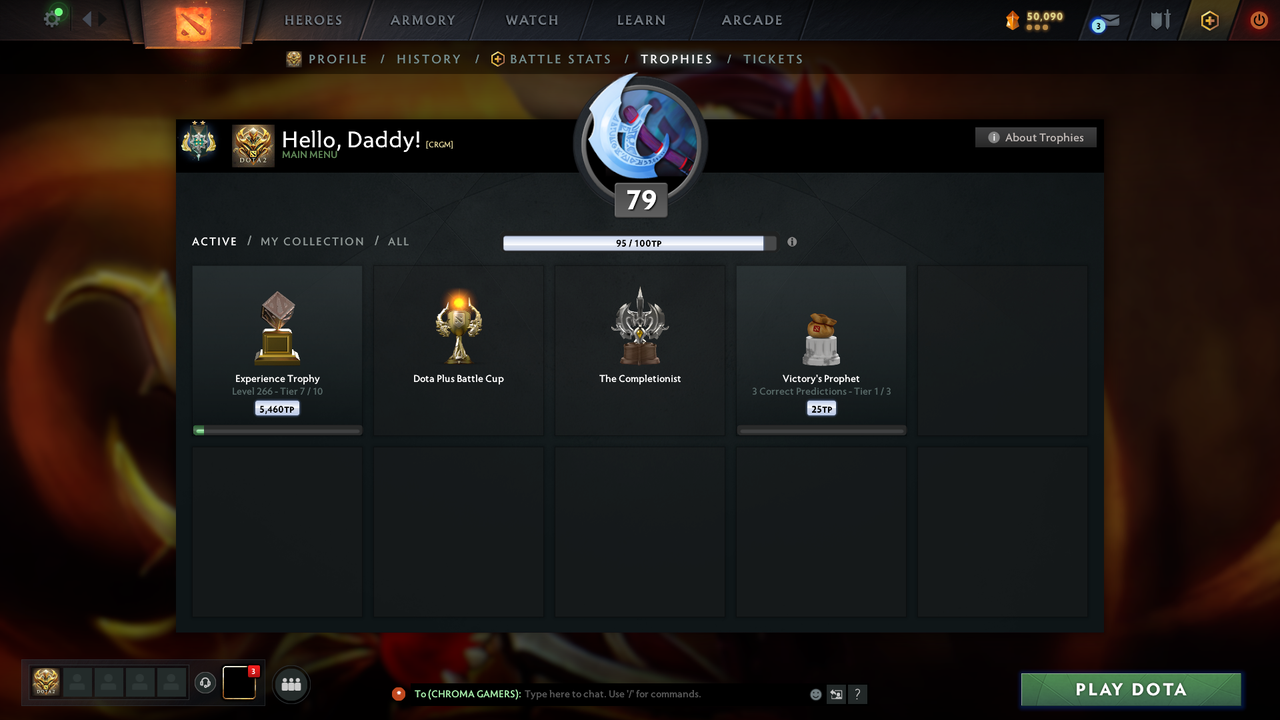Click the shield and sword Armory icon
The width and height of the screenshot is (1280, 720).
pos(1159,18)
